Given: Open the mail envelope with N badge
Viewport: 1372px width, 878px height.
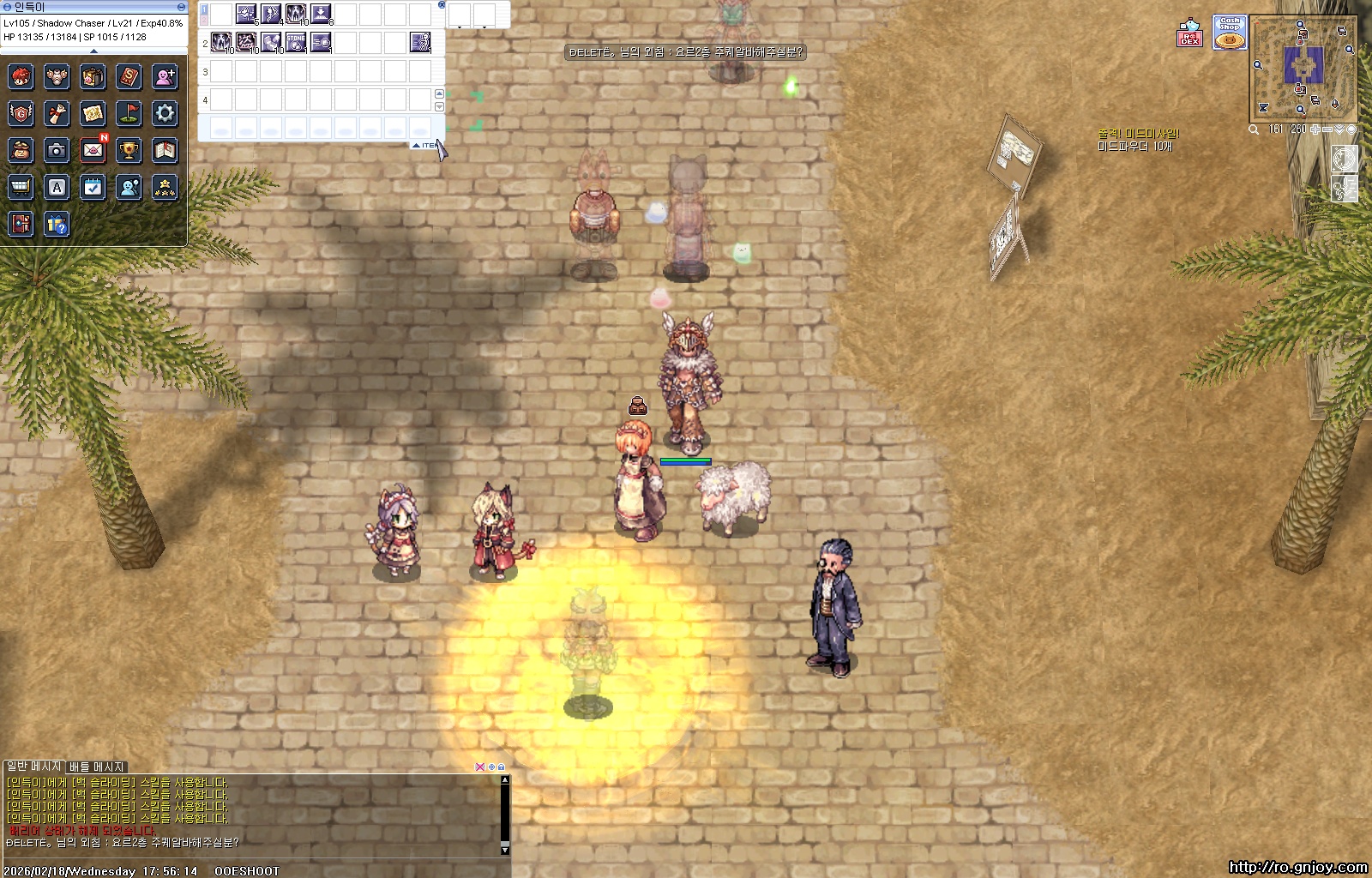Looking at the screenshot, I should (x=93, y=150).
